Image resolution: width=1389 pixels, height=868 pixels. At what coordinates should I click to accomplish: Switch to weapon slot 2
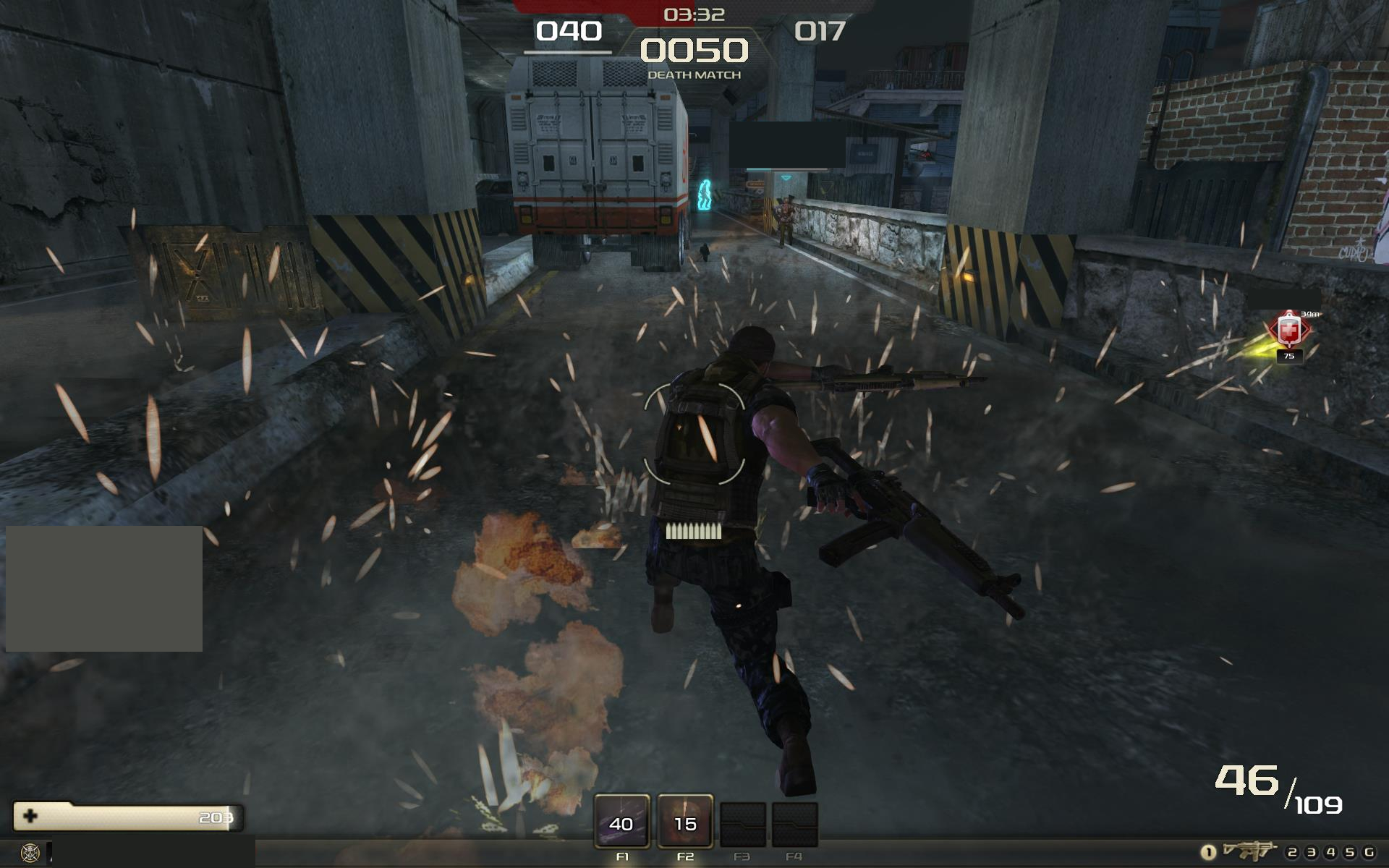click(x=1292, y=852)
